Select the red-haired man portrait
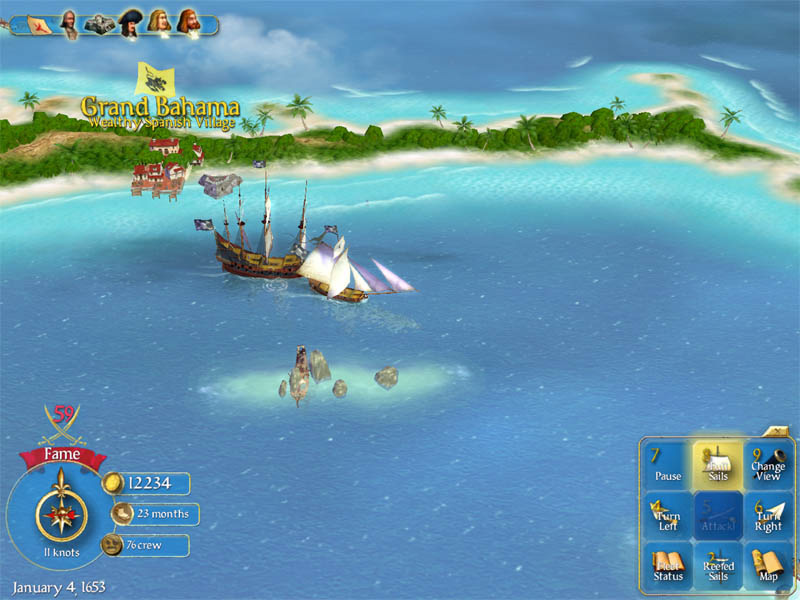 coord(187,23)
